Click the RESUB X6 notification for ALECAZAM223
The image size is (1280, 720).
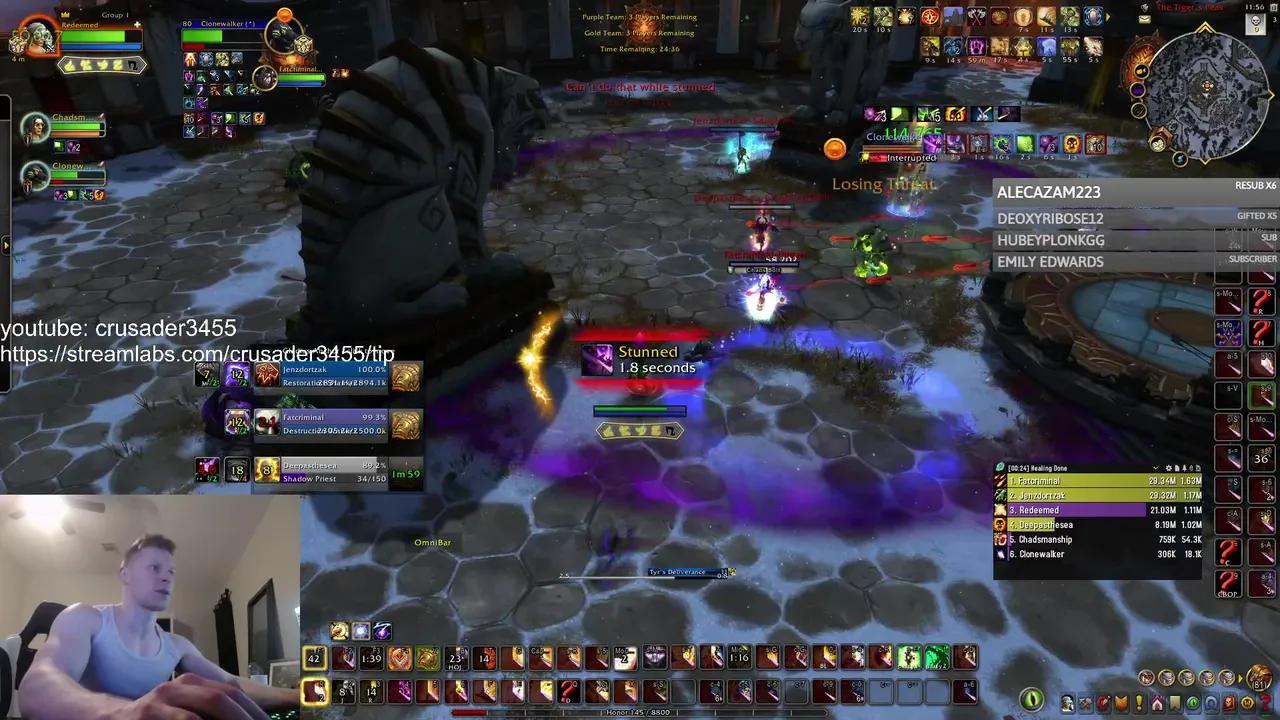[x=1256, y=186]
